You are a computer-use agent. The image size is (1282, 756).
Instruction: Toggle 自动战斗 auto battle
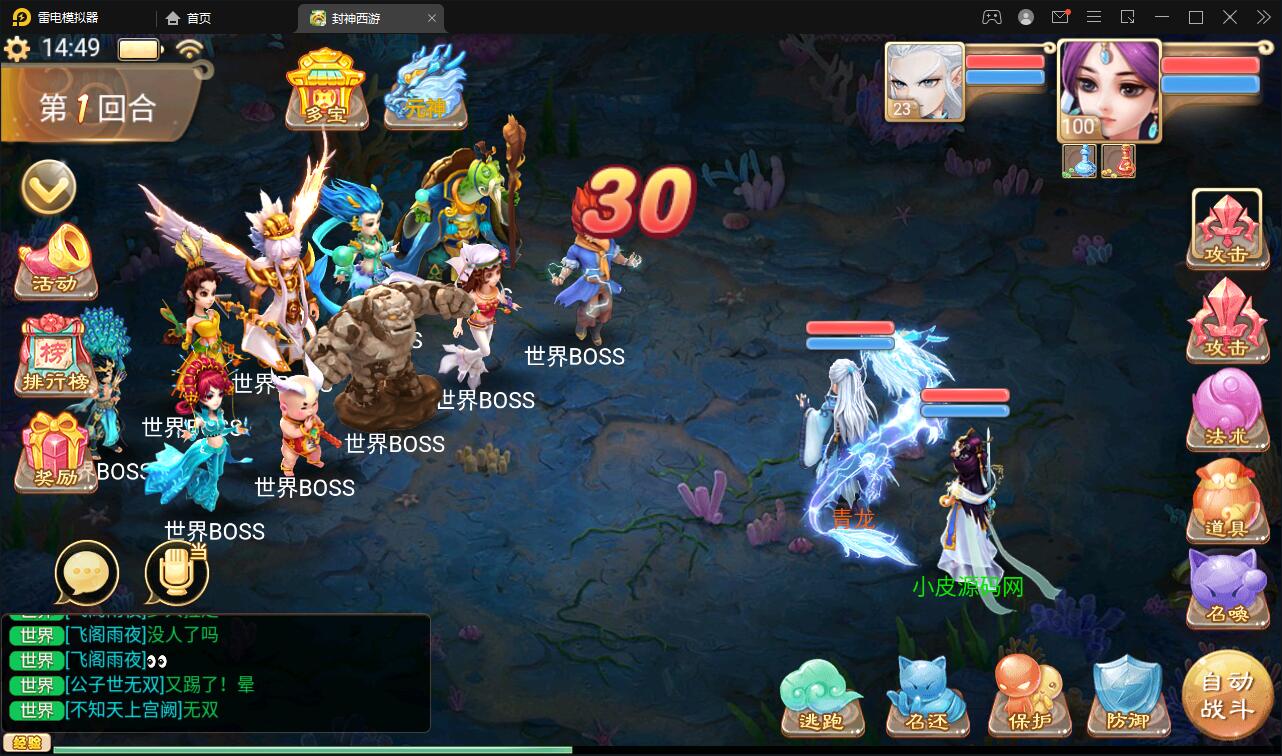coord(1227,695)
